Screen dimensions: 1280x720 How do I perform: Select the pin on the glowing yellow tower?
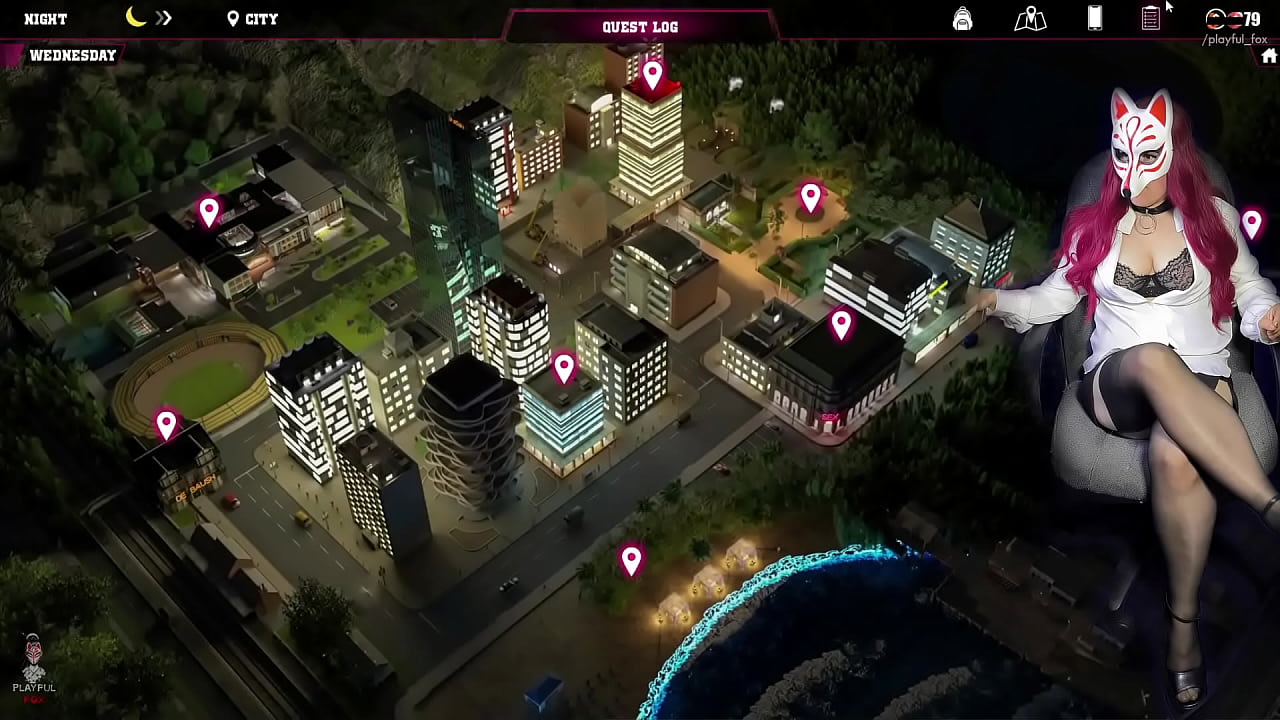[653, 74]
